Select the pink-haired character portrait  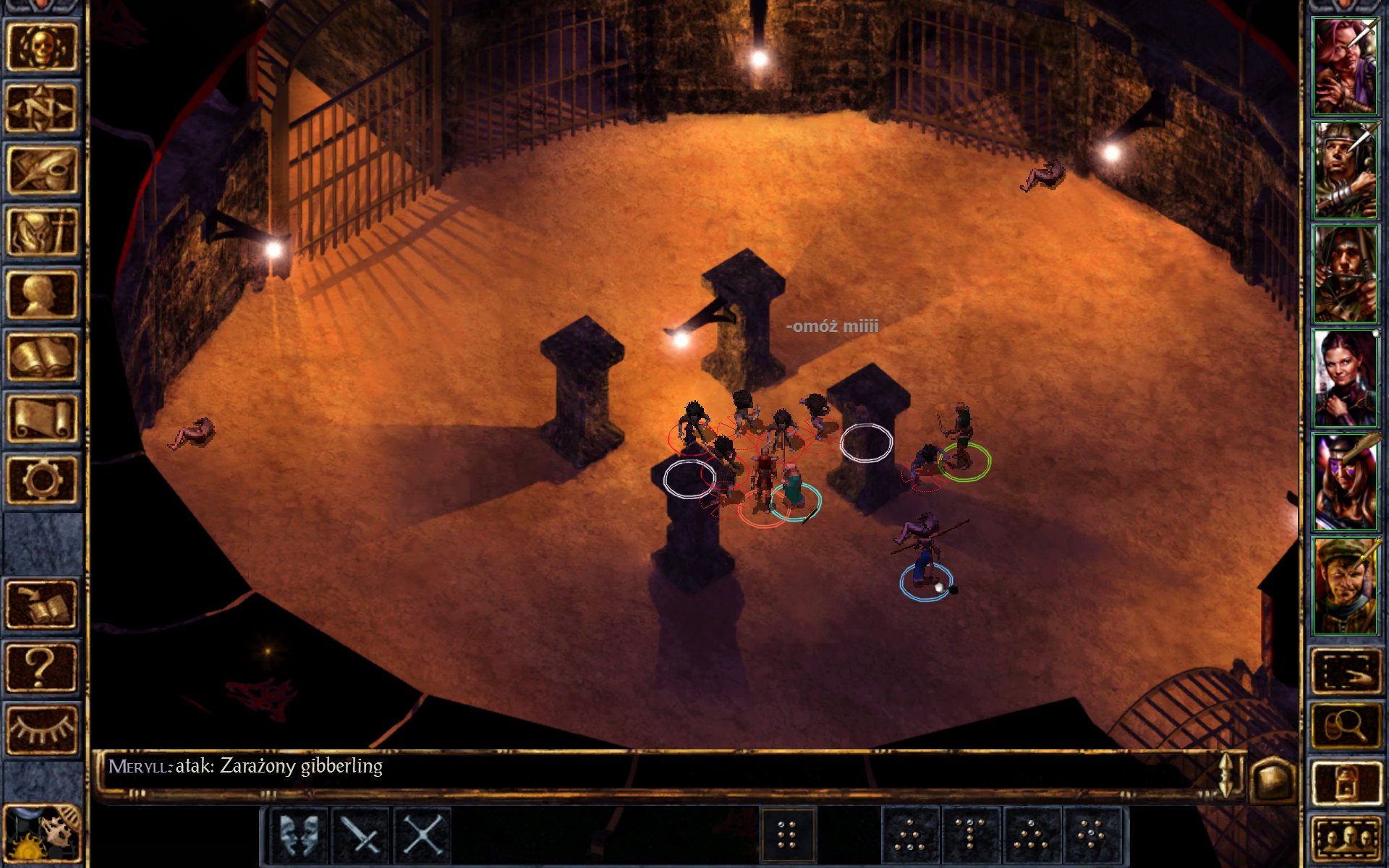pos(1345,67)
